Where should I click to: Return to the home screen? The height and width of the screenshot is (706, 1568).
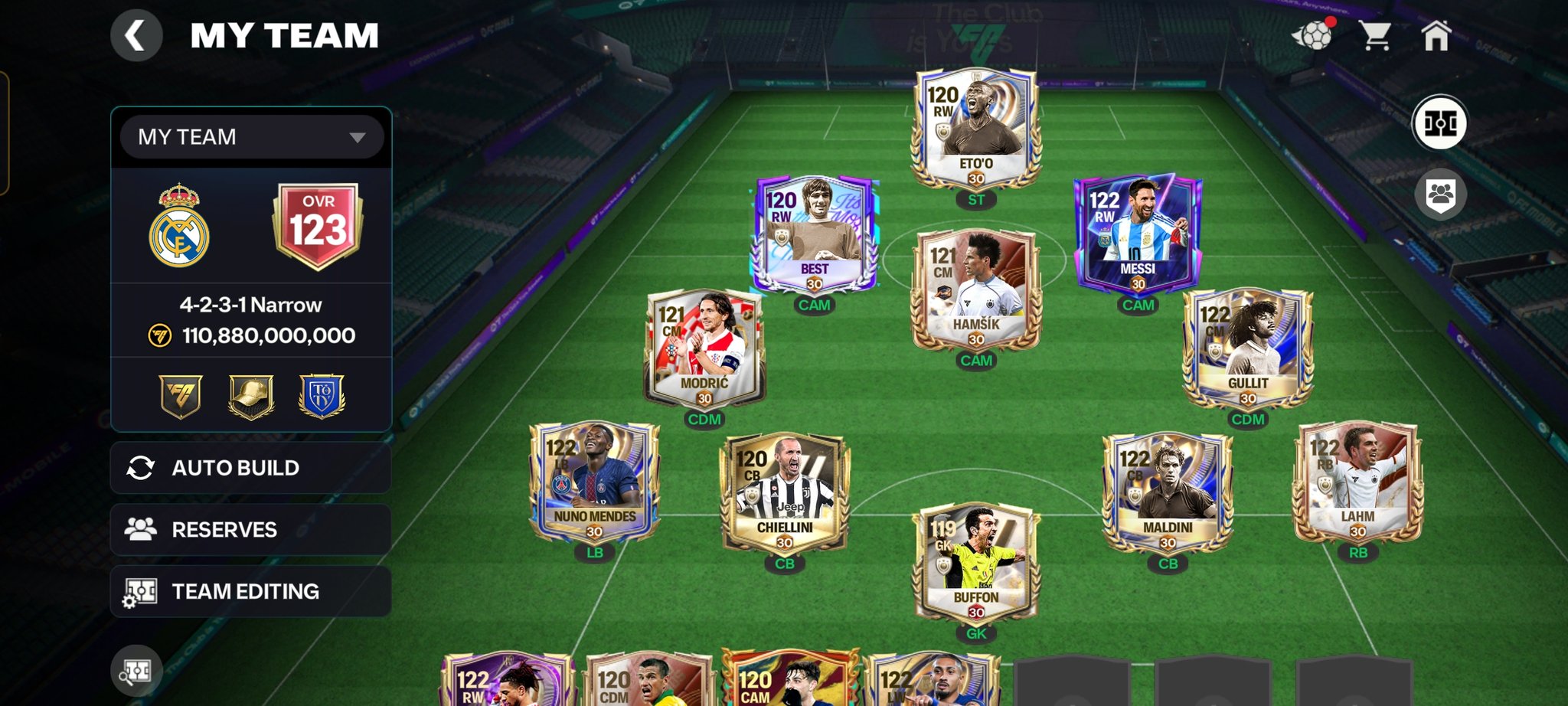[1436, 36]
